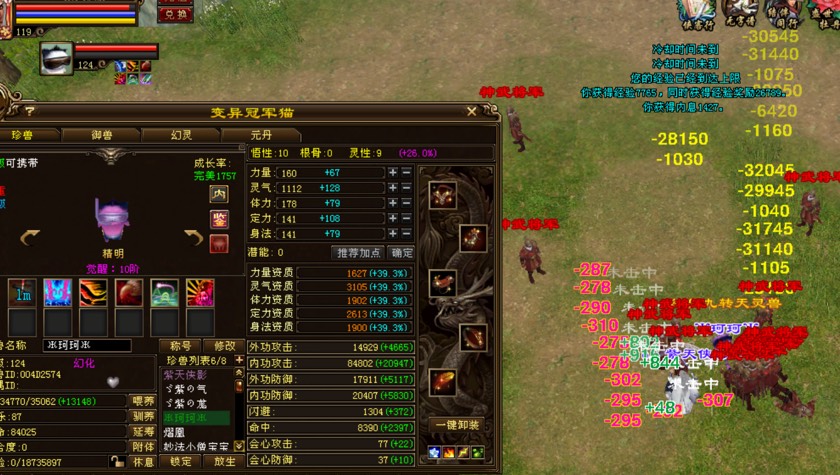Viewport: 840px width, 475px height.
Task: Show the 珍兽 tab
Action: (x=22, y=135)
